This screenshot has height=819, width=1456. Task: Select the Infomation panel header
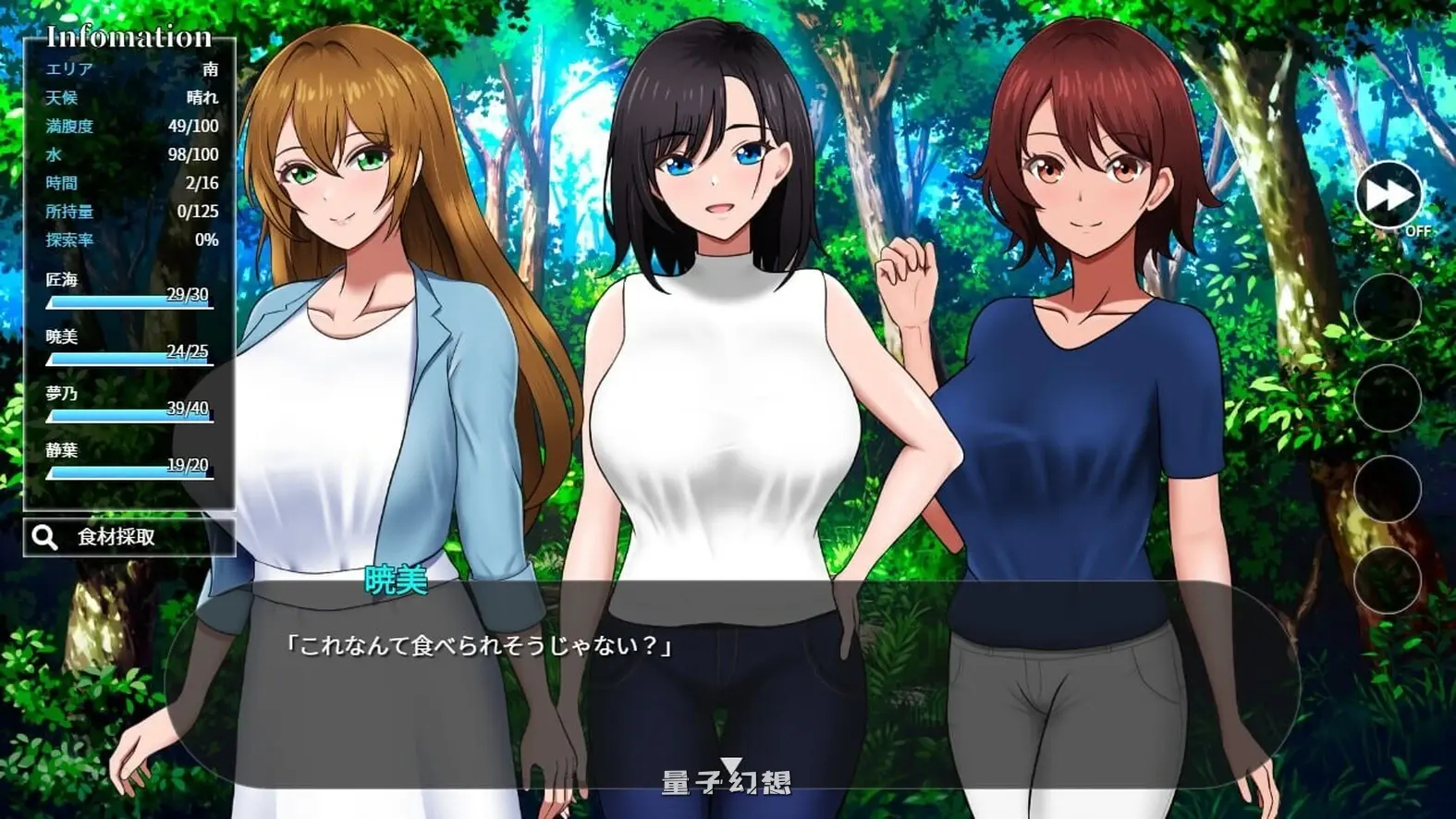point(129,35)
